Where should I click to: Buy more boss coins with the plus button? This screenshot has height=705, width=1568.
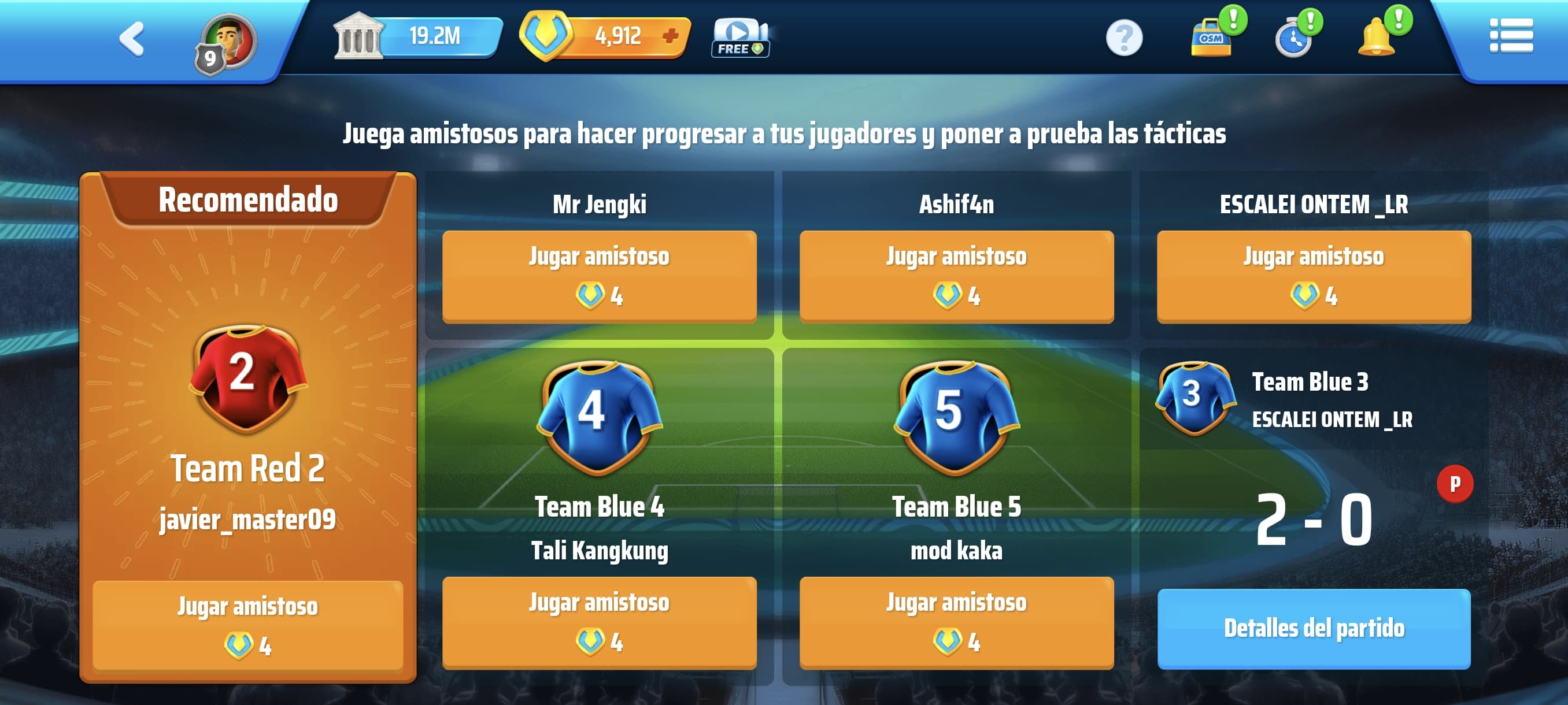click(670, 36)
